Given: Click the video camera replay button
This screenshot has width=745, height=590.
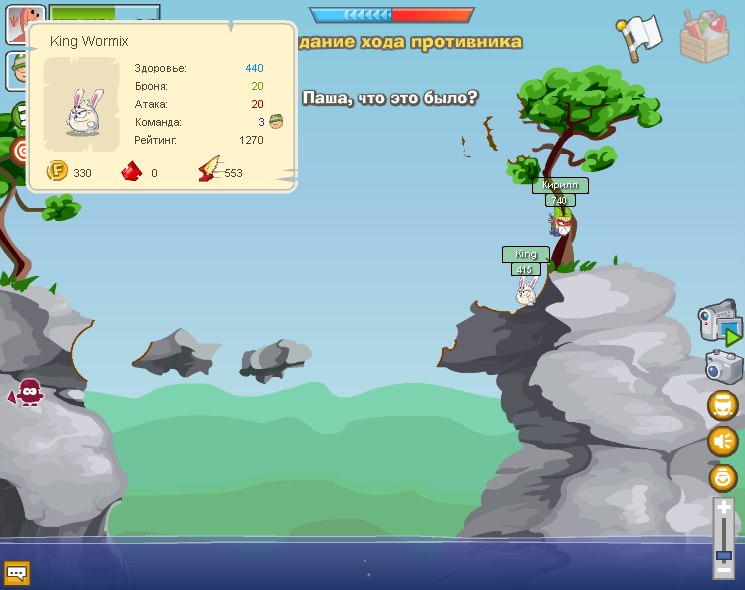Looking at the screenshot, I should coord(719,322).
